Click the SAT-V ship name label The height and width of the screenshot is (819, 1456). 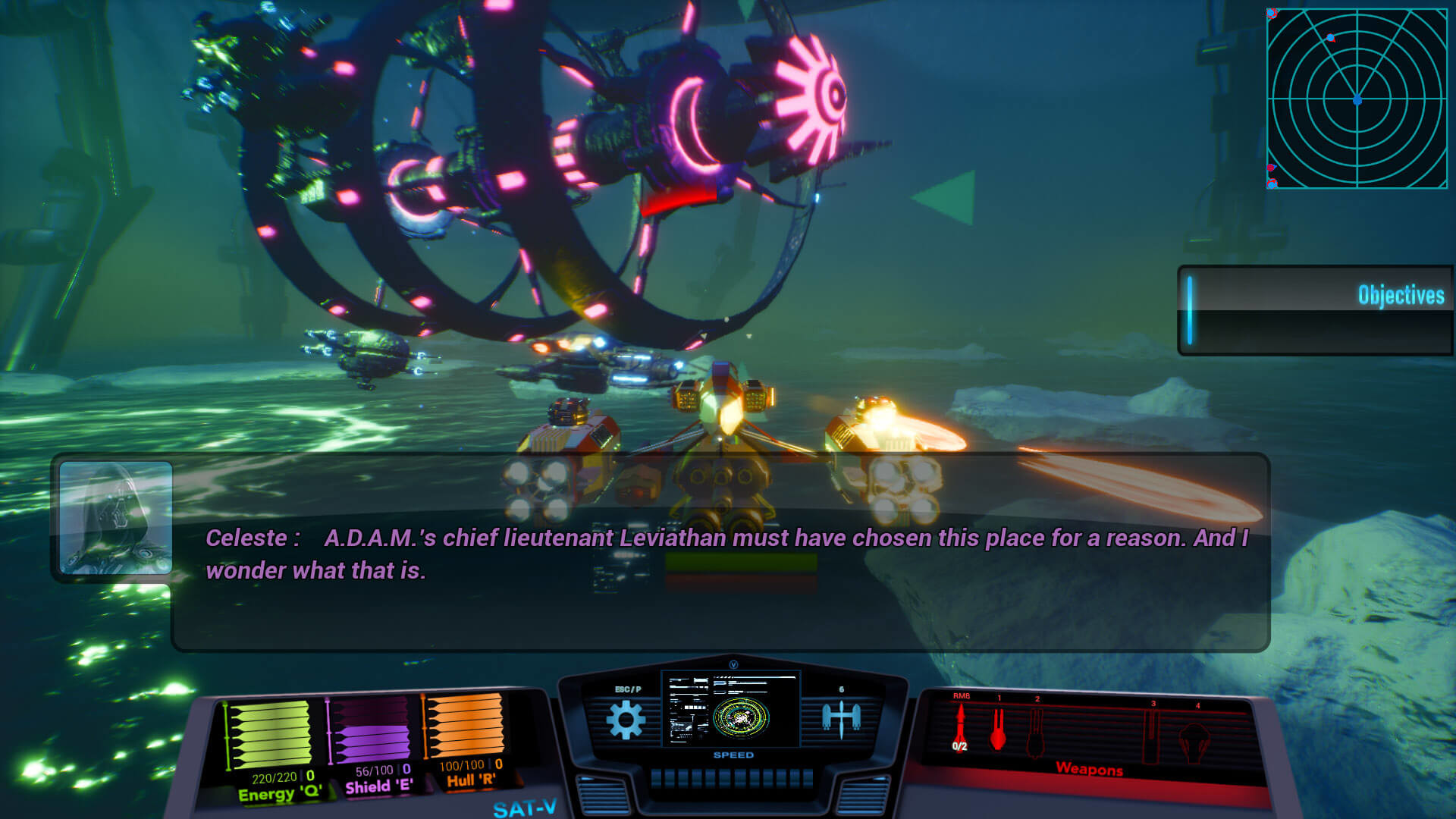[525, 808]
